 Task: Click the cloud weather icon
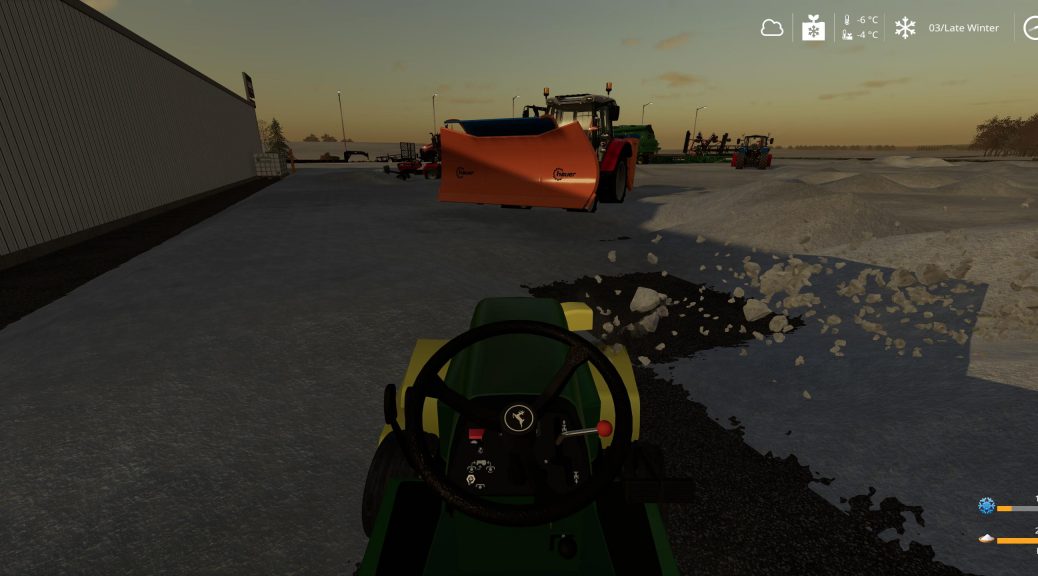(772, 28)
